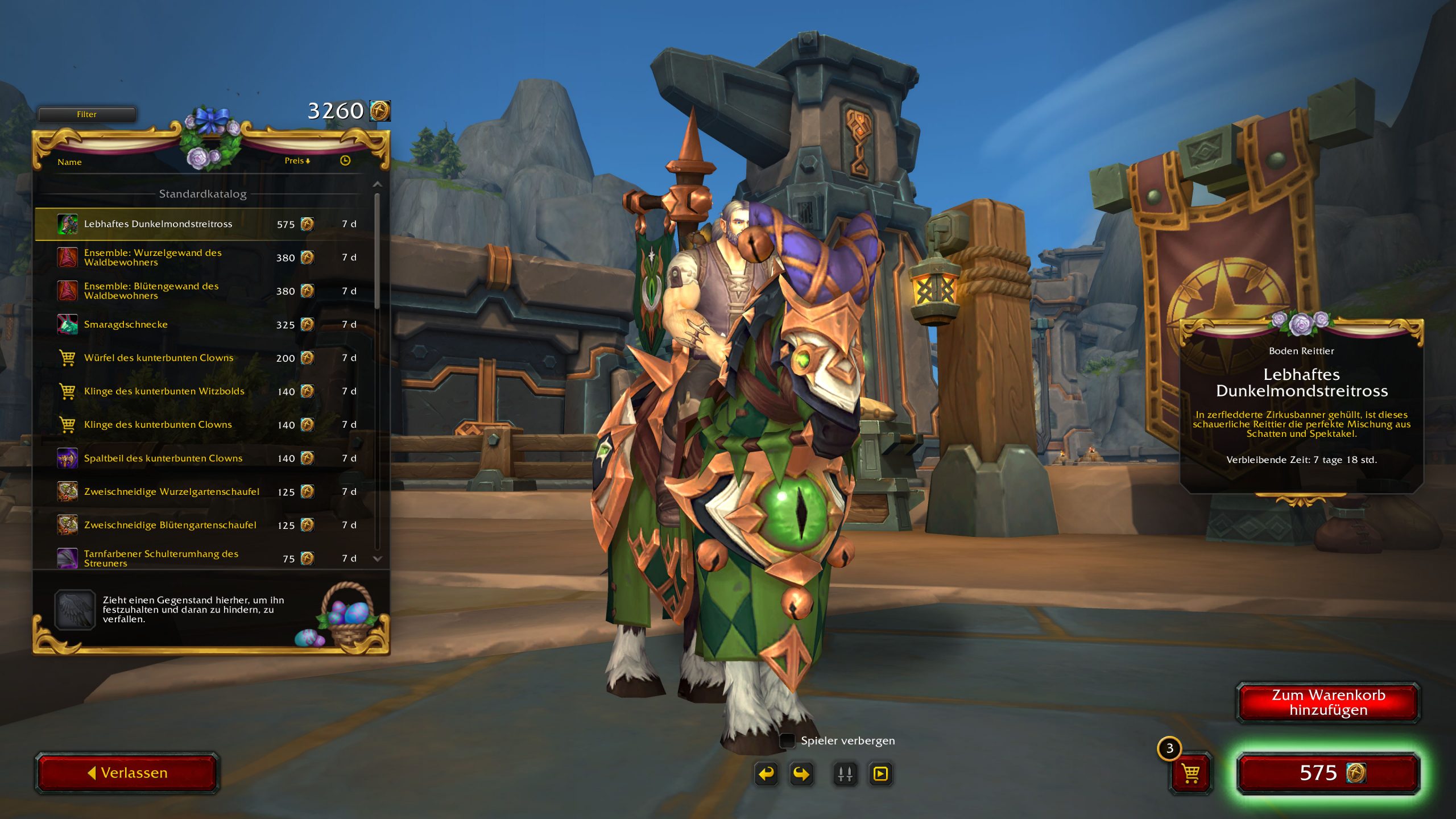Pick Zweischneidige Wurzelgartenschaufel row
The image size is (1456, 819).
171,492
